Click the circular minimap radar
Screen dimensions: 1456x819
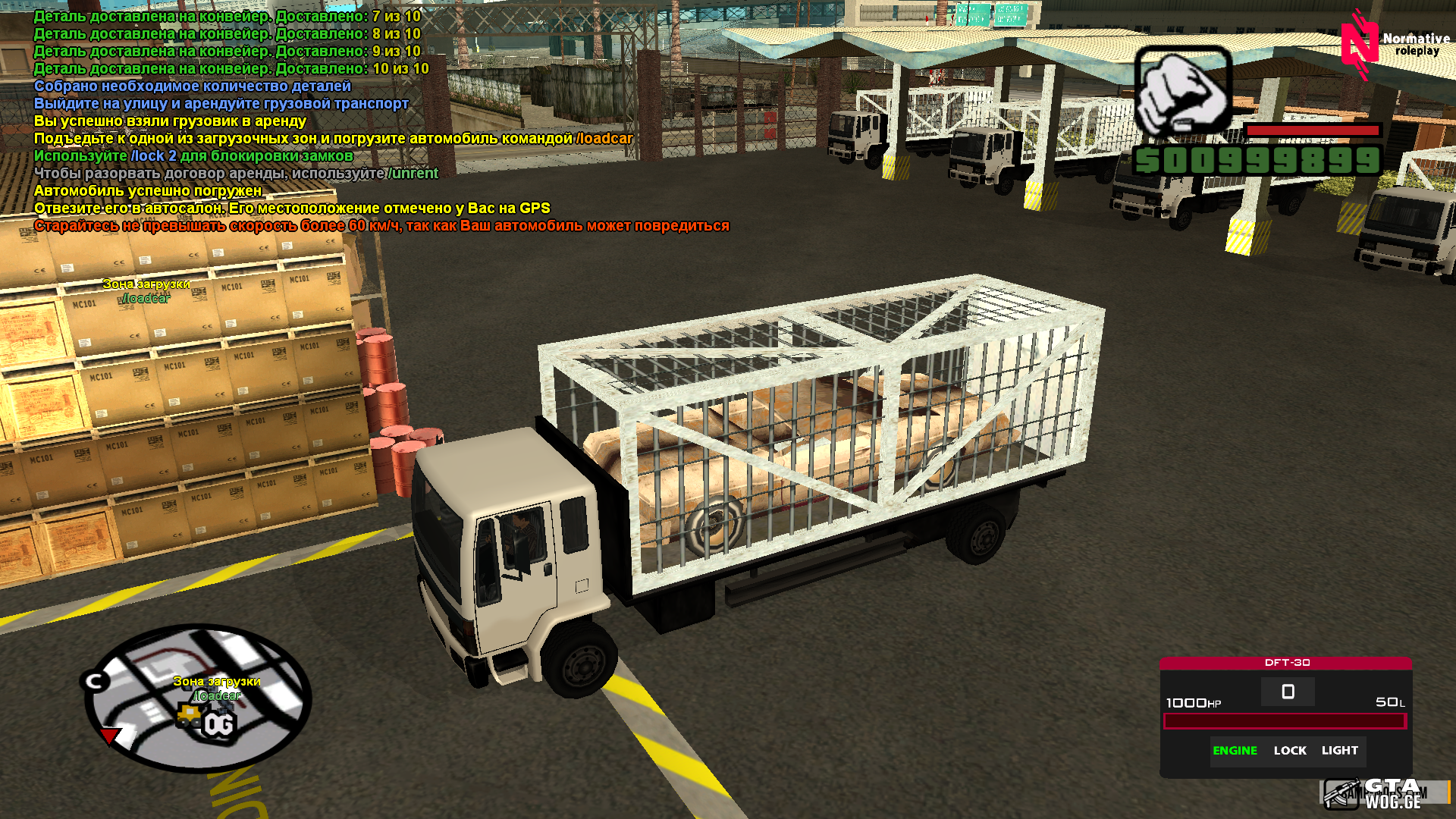click(x=197, y=698)
